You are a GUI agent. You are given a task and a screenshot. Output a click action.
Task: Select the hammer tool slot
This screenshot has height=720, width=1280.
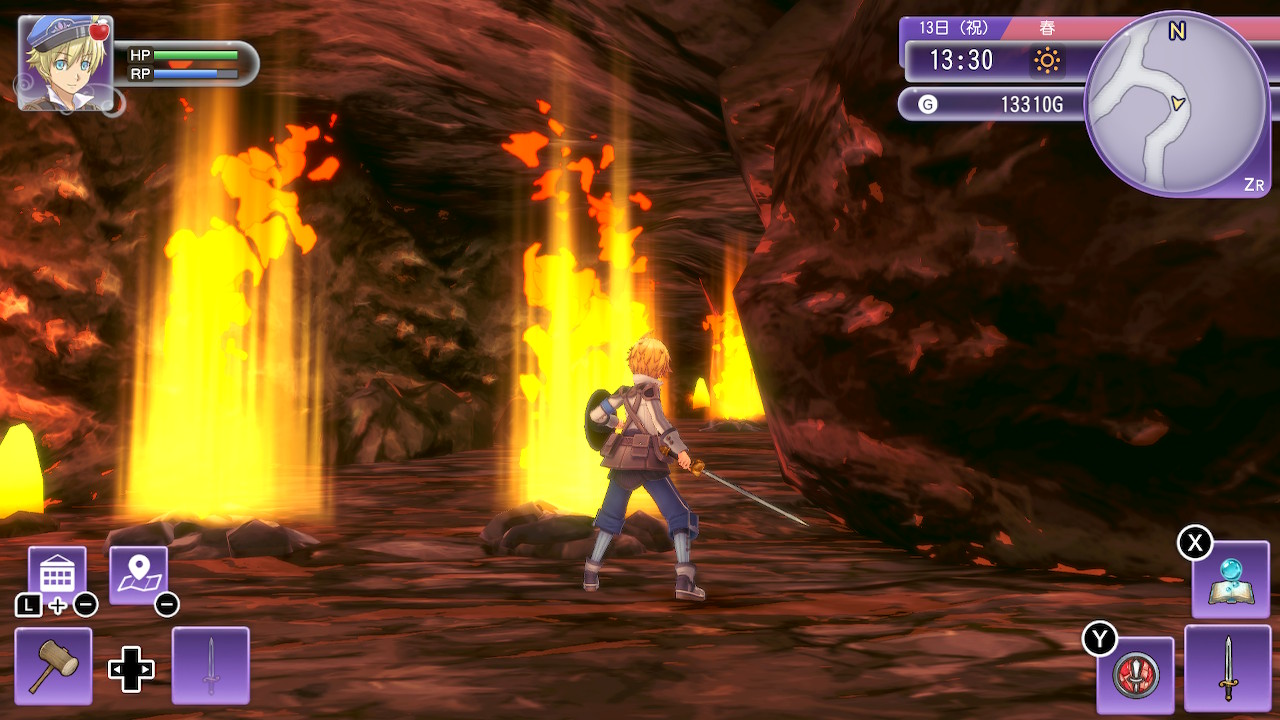point(53,665)
